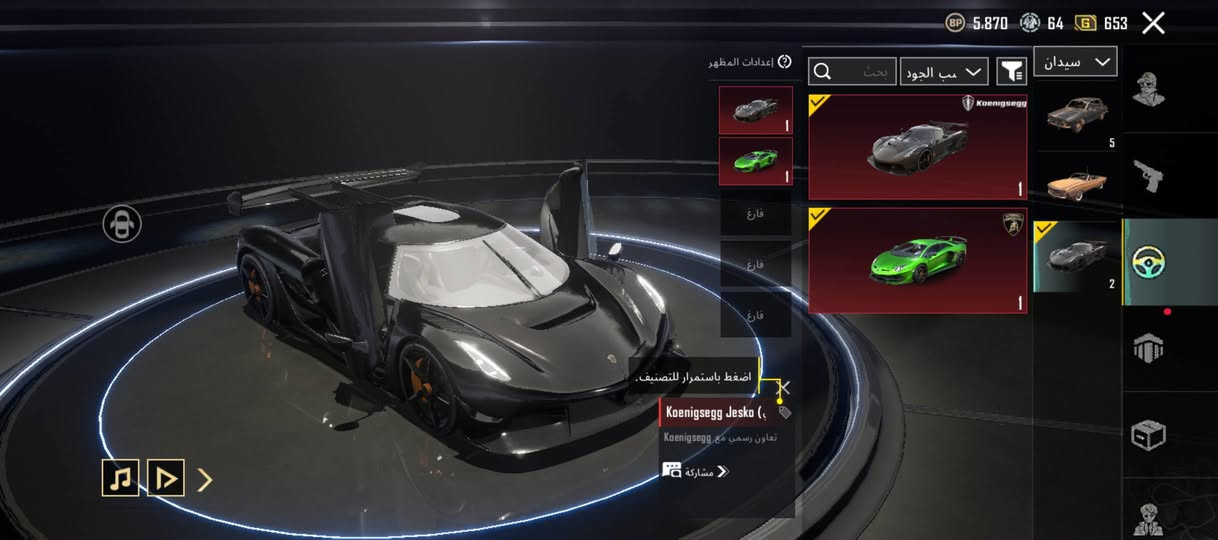Open the سيدان vehicle type dropdown

(1075, 62)
